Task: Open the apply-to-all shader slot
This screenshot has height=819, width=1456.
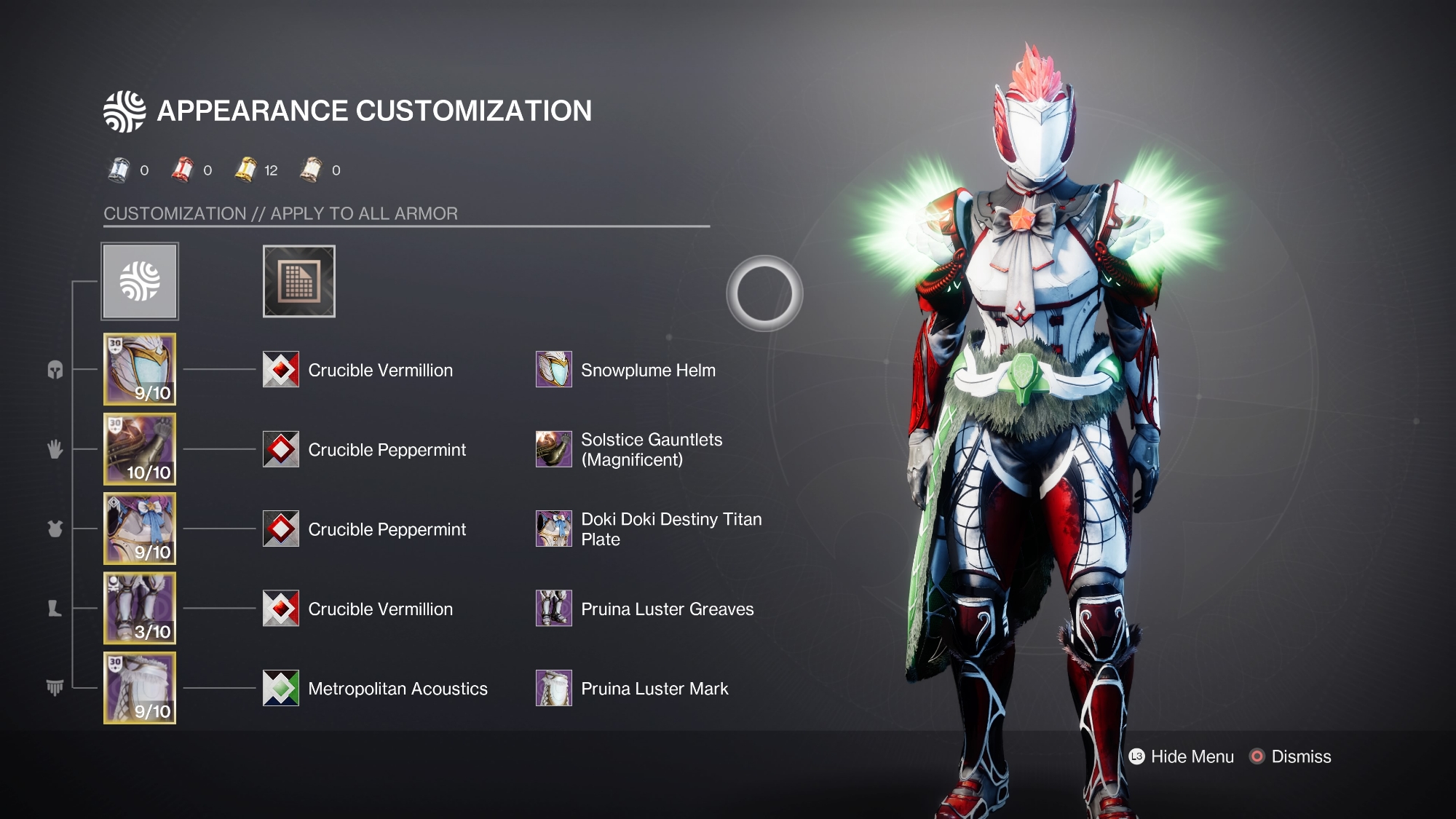Action: pyautogui.click(x=298, y=281)
